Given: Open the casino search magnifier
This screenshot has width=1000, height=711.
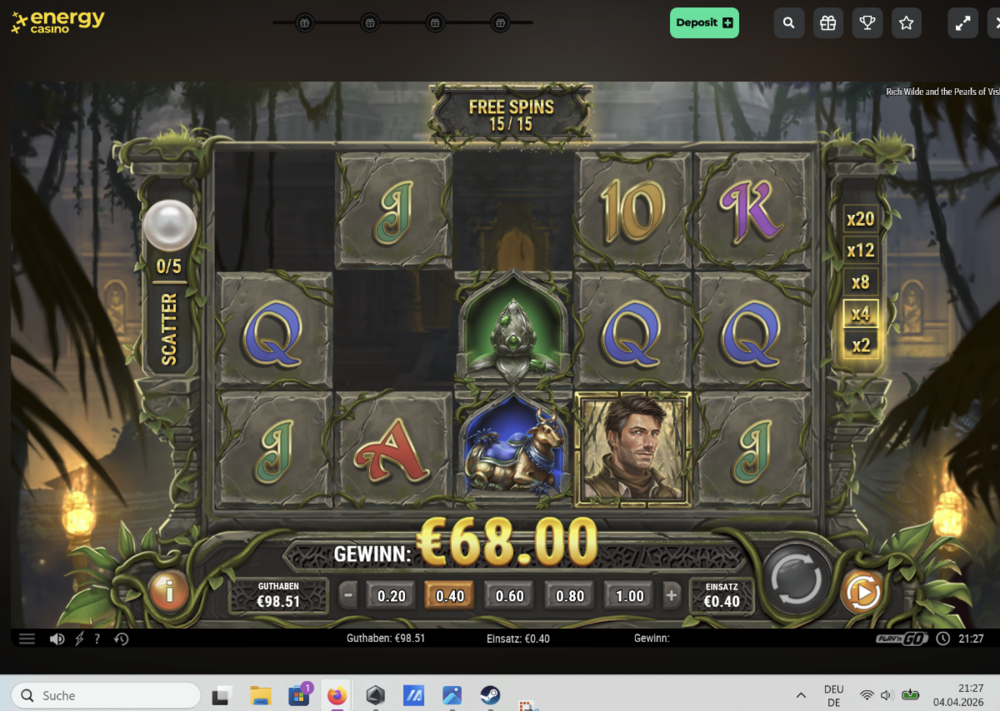Looking at the screenshot, I should 789,23.
